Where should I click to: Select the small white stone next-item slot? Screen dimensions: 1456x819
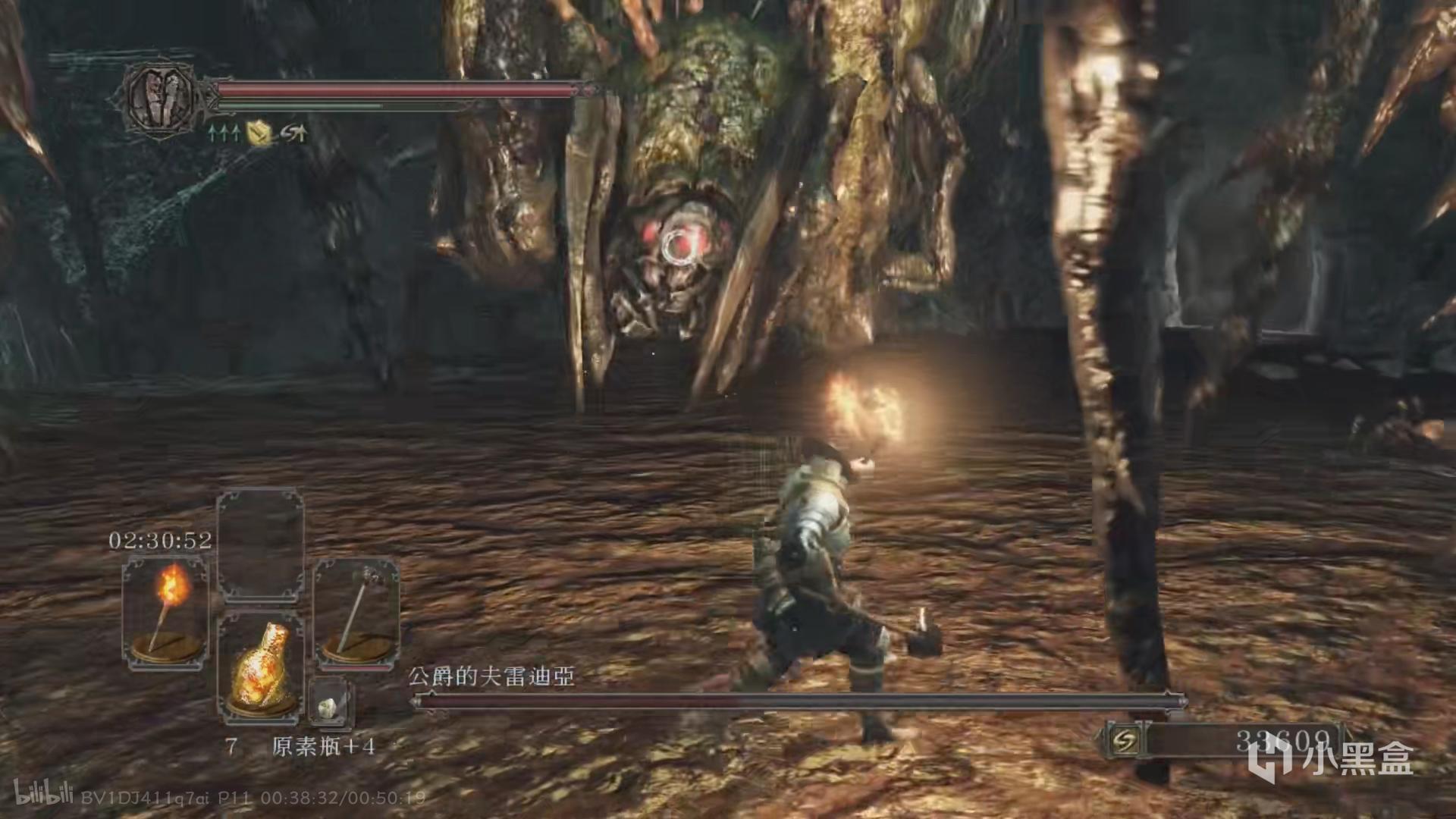328,706
